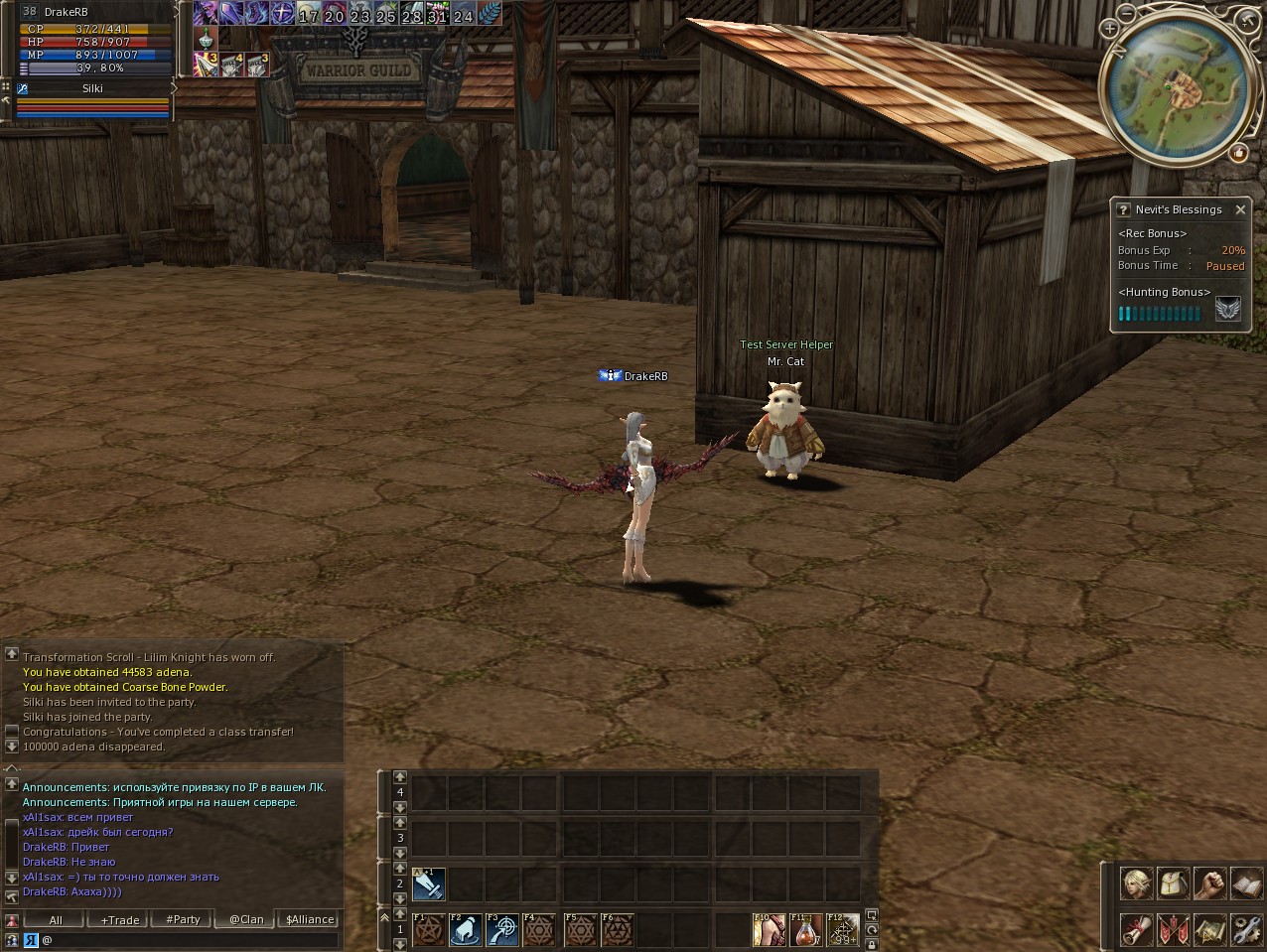Image resolution: width=1267 pixels, height=952 pixels.
Task: Open the world map scroll icon
Action: tap(1209, 930)
